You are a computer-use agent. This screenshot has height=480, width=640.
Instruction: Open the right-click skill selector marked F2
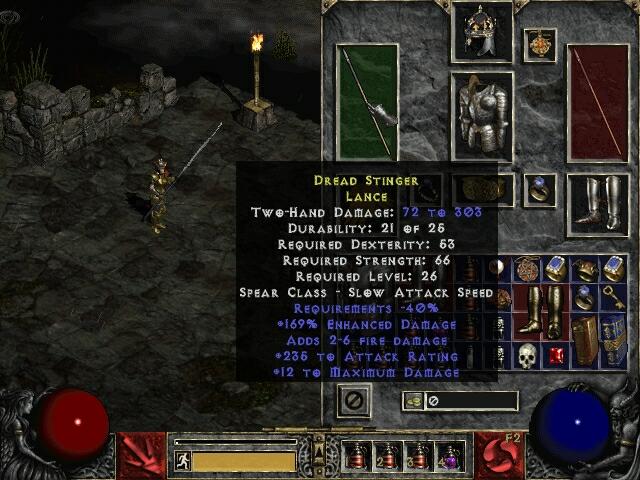tap(500, 455)
